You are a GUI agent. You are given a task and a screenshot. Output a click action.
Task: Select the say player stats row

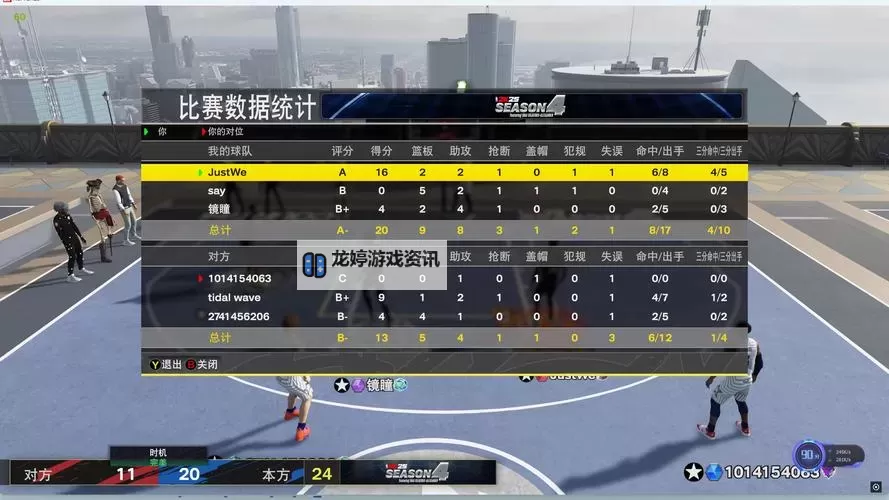[x=444, y=190]
